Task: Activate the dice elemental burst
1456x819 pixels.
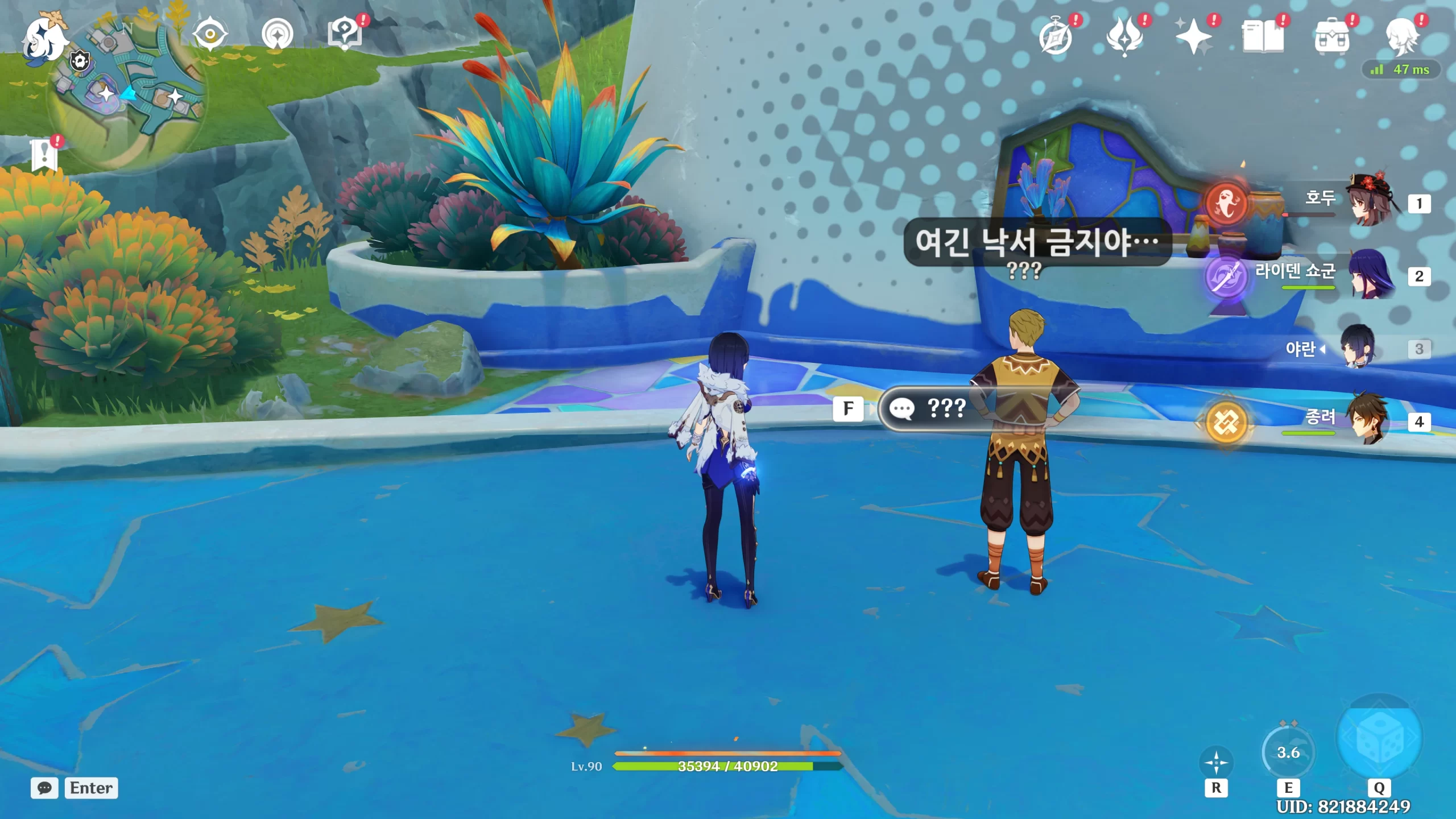Action: [x=1379, y=738]
